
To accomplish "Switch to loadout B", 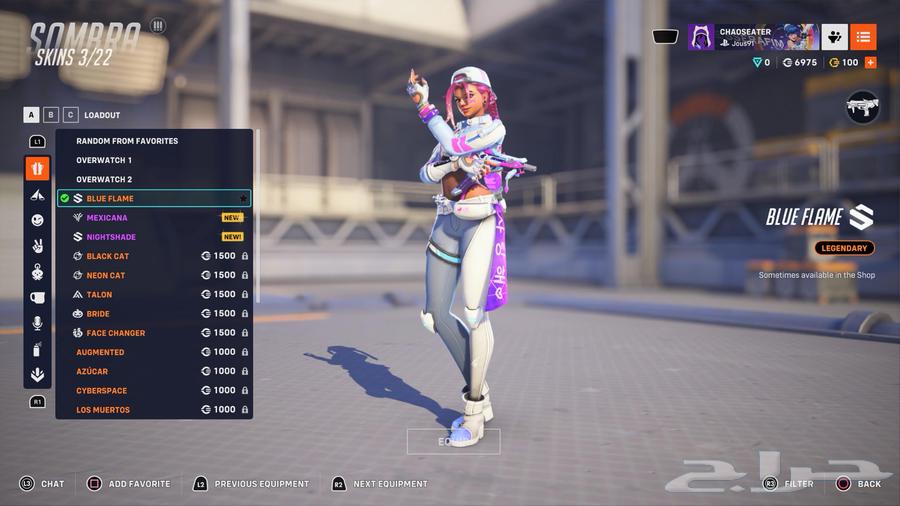I will 52,115.
